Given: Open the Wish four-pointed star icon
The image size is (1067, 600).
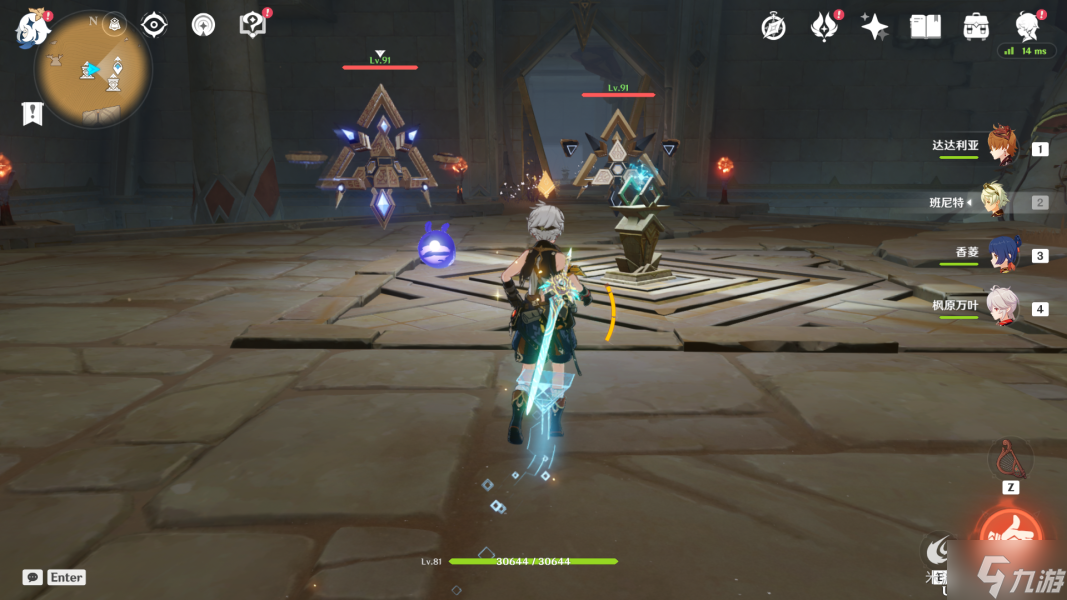Looking at the screenshot, I should 875,27.
